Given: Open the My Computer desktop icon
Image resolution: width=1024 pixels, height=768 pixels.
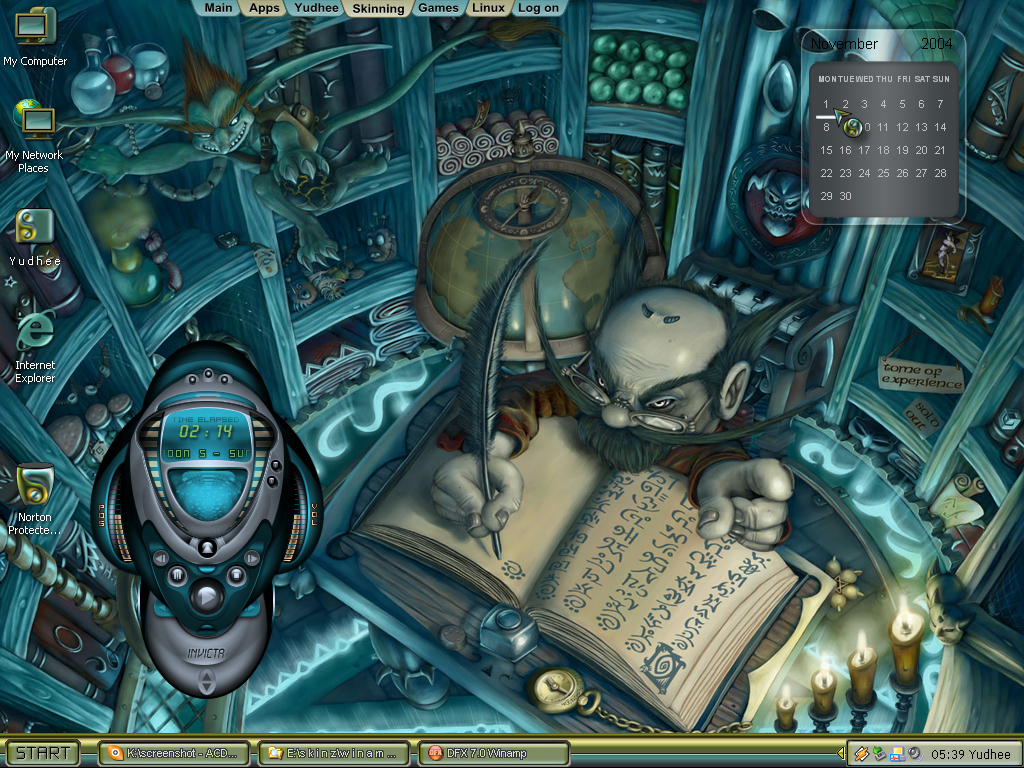Looking at the screenshot, I should (35, 36).
